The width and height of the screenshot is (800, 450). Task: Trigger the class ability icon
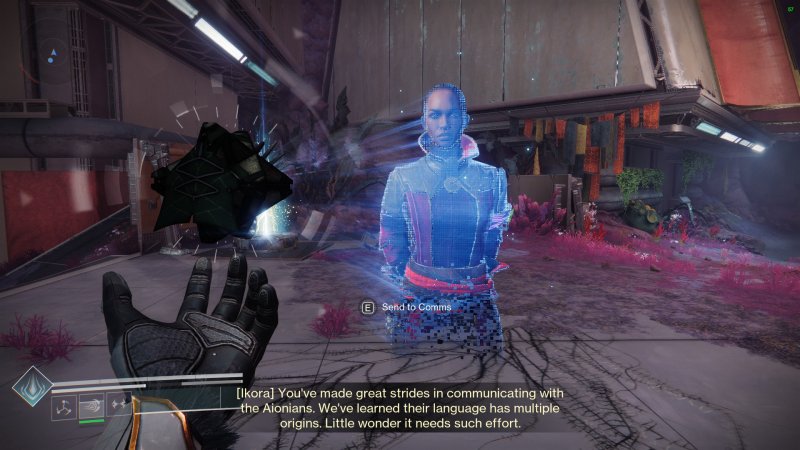pyautogui.click(x=119, y=407)
